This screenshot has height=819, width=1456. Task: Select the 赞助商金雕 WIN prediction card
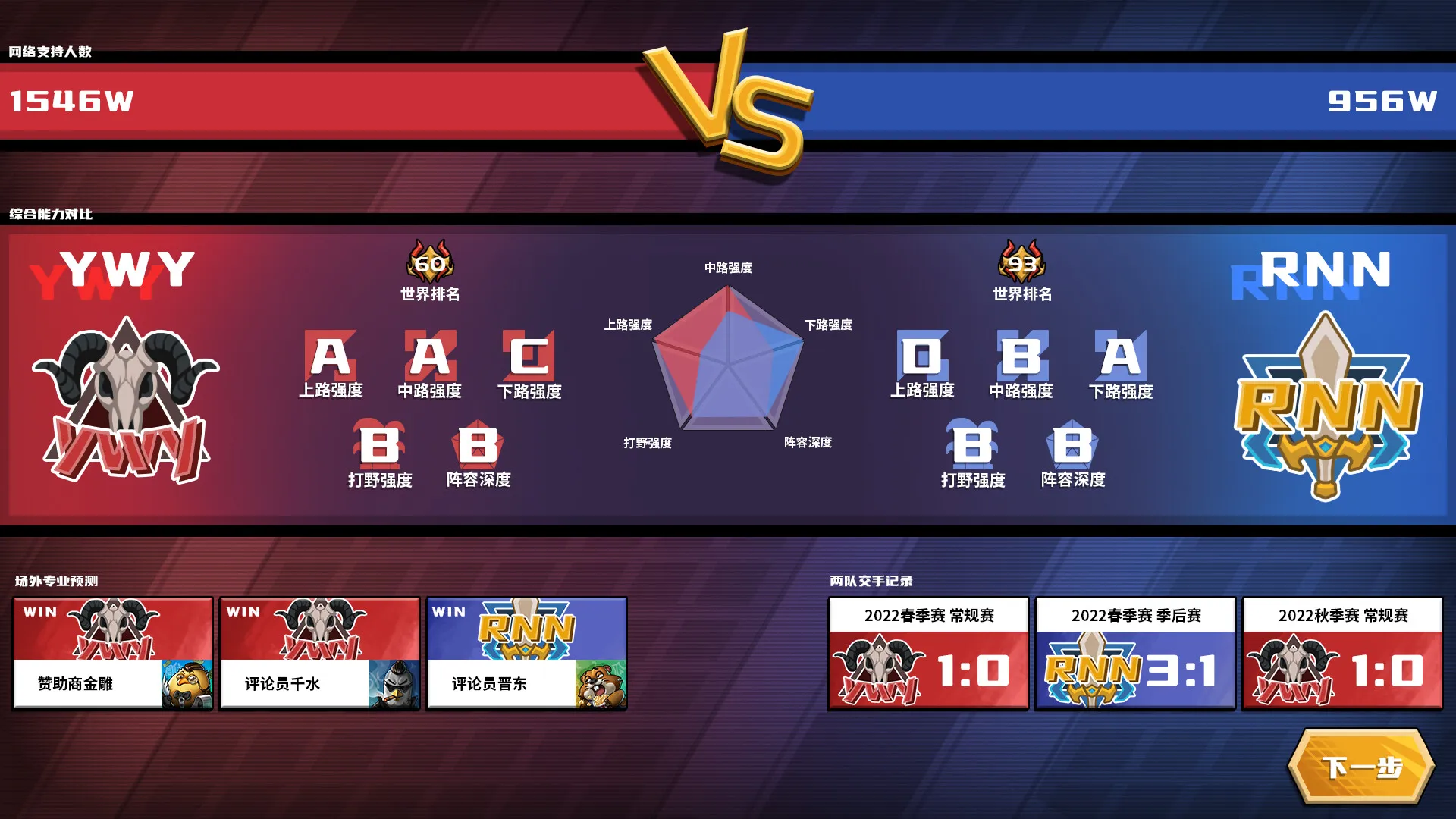point(112,652)
